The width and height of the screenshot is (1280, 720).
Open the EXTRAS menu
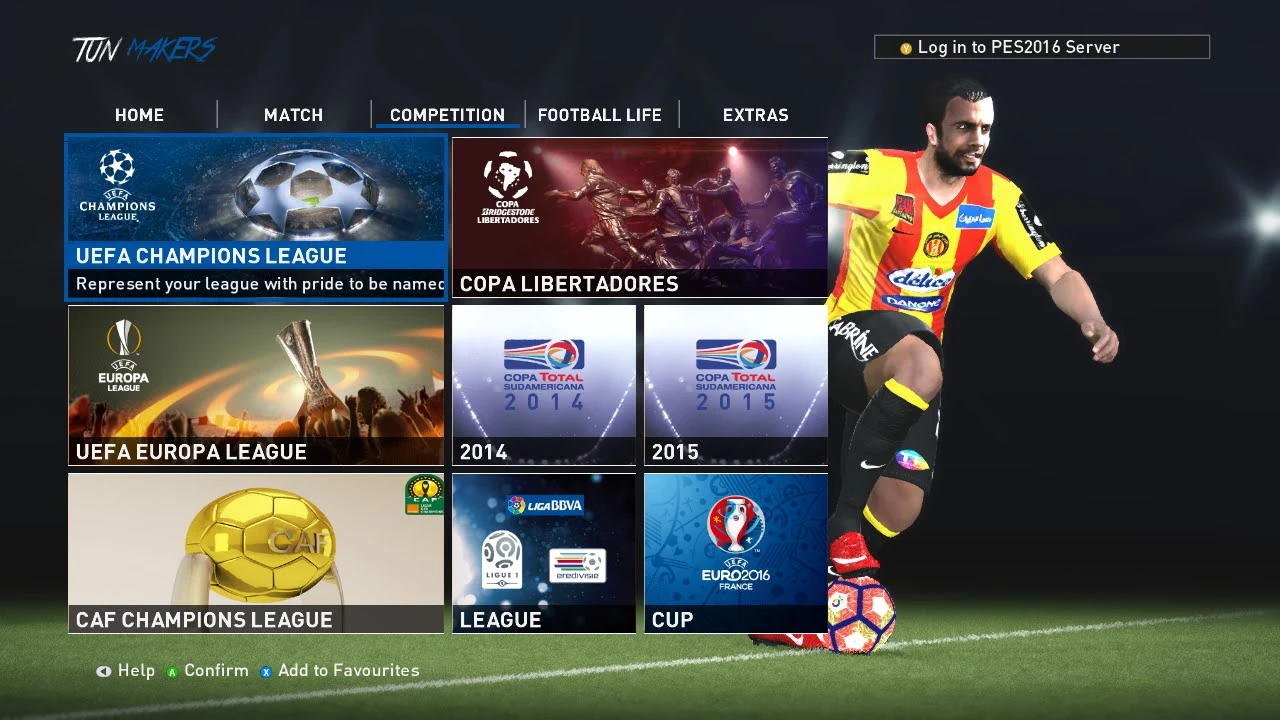pos(756,114)
